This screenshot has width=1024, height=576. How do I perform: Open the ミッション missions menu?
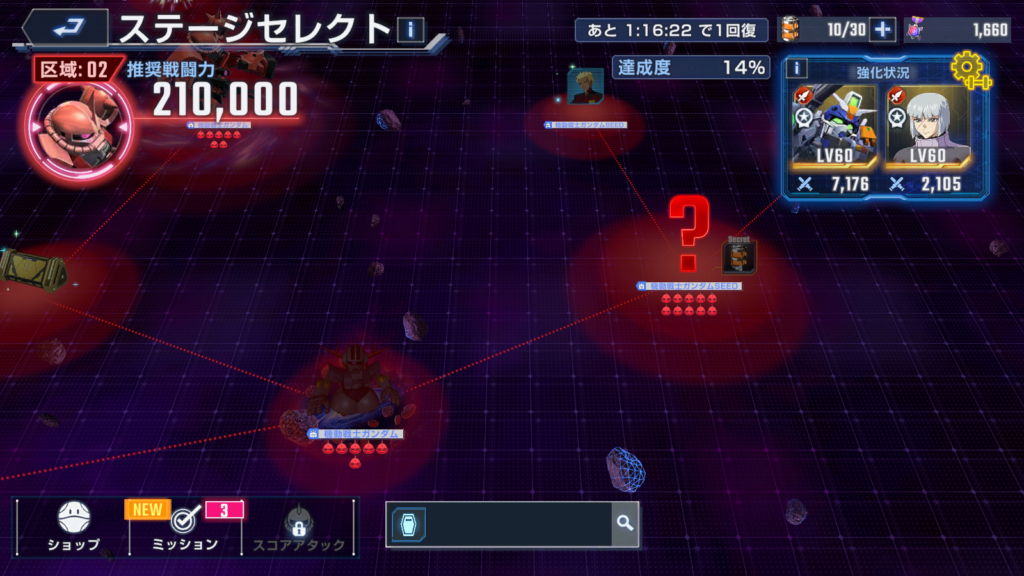click(x=184, y=528)
